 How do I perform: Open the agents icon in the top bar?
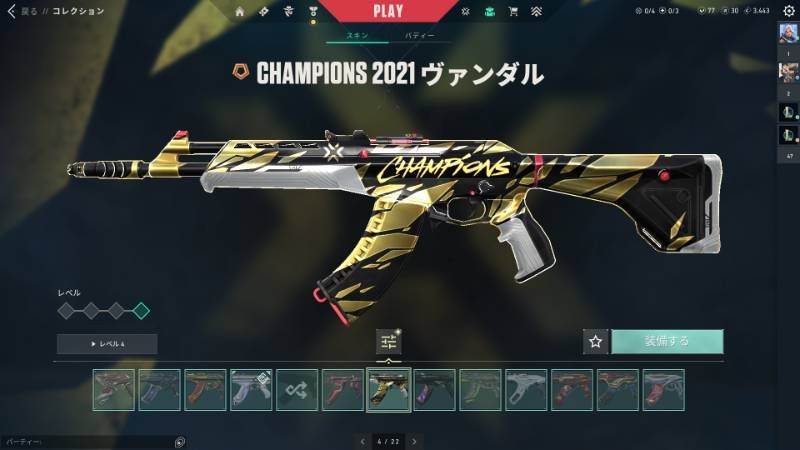click(x=288, y=11)
